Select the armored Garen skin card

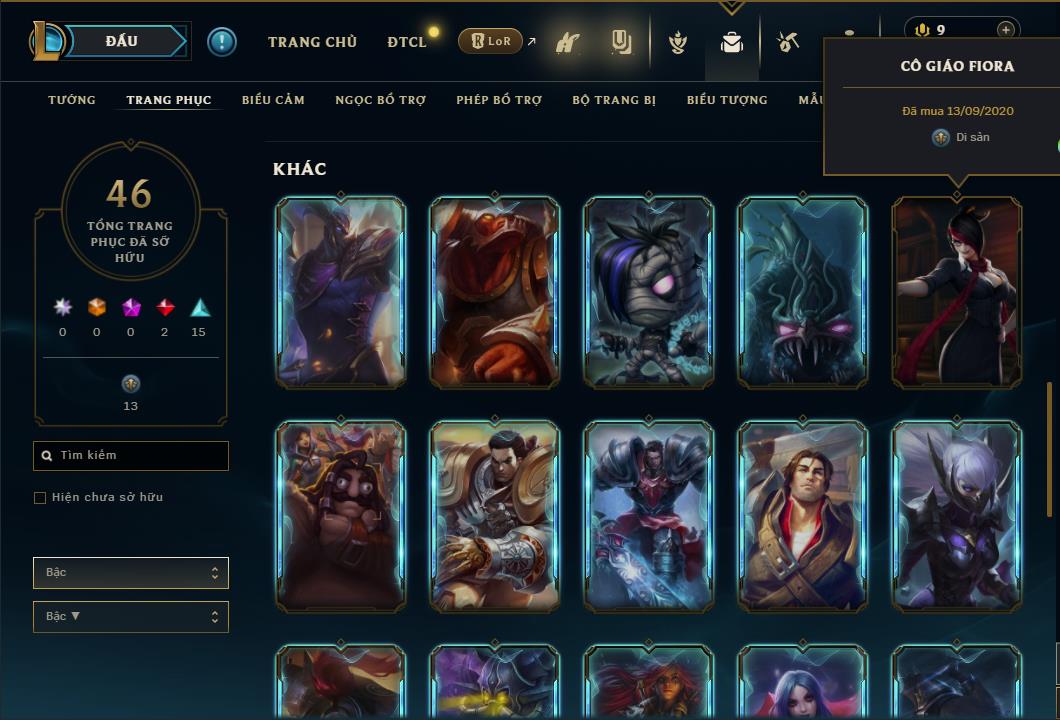click(495, 516)
